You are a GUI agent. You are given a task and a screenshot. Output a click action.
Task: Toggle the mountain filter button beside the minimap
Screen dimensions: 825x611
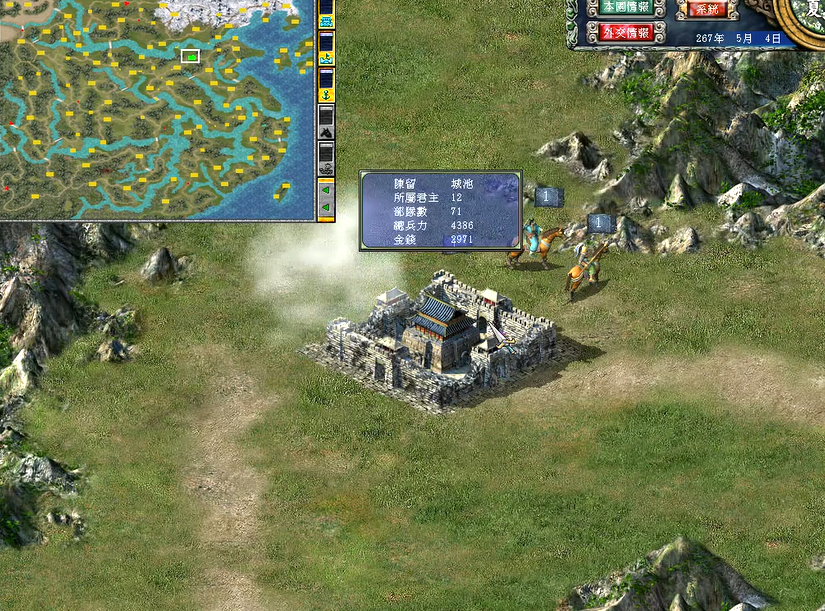(x=325, y=123)
